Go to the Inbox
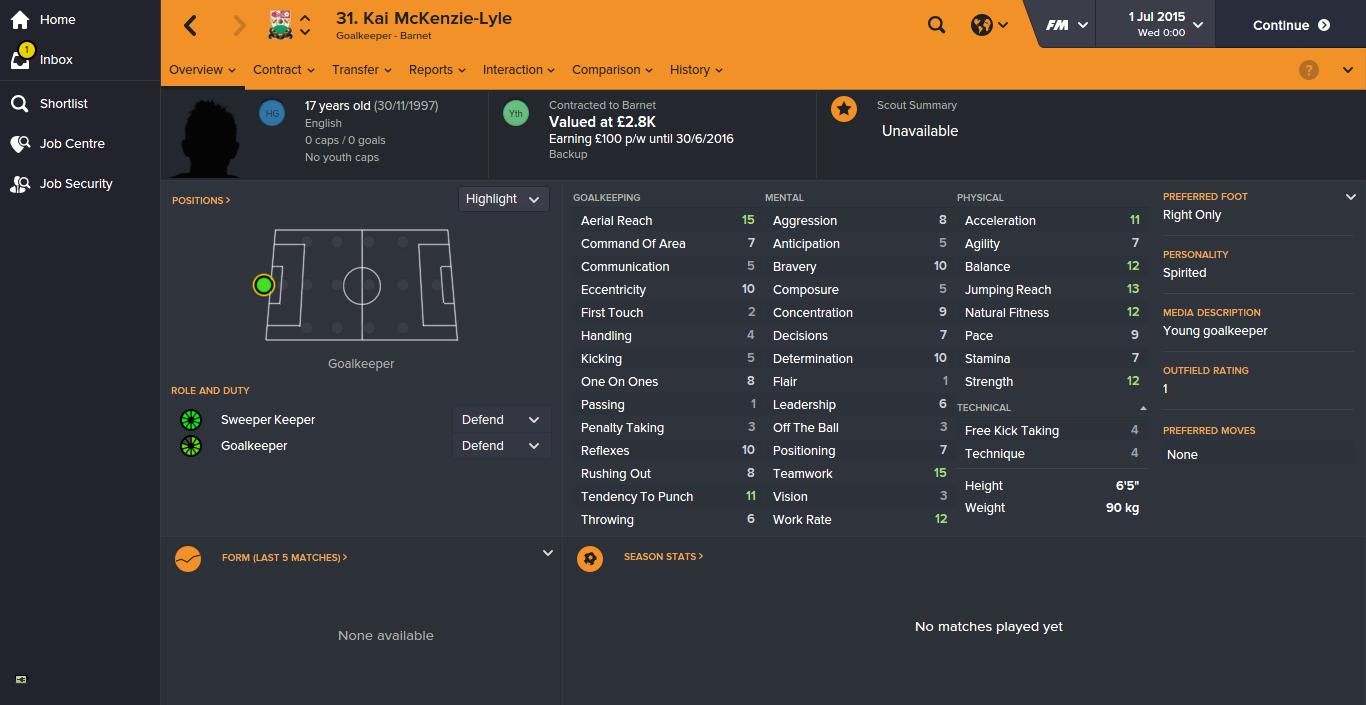 click(55, 60)
